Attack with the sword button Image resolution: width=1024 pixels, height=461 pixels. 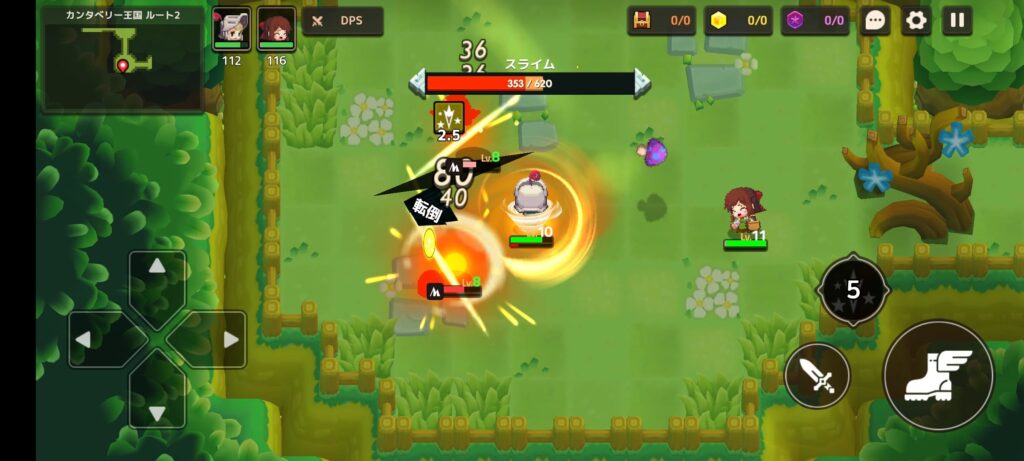818,376
